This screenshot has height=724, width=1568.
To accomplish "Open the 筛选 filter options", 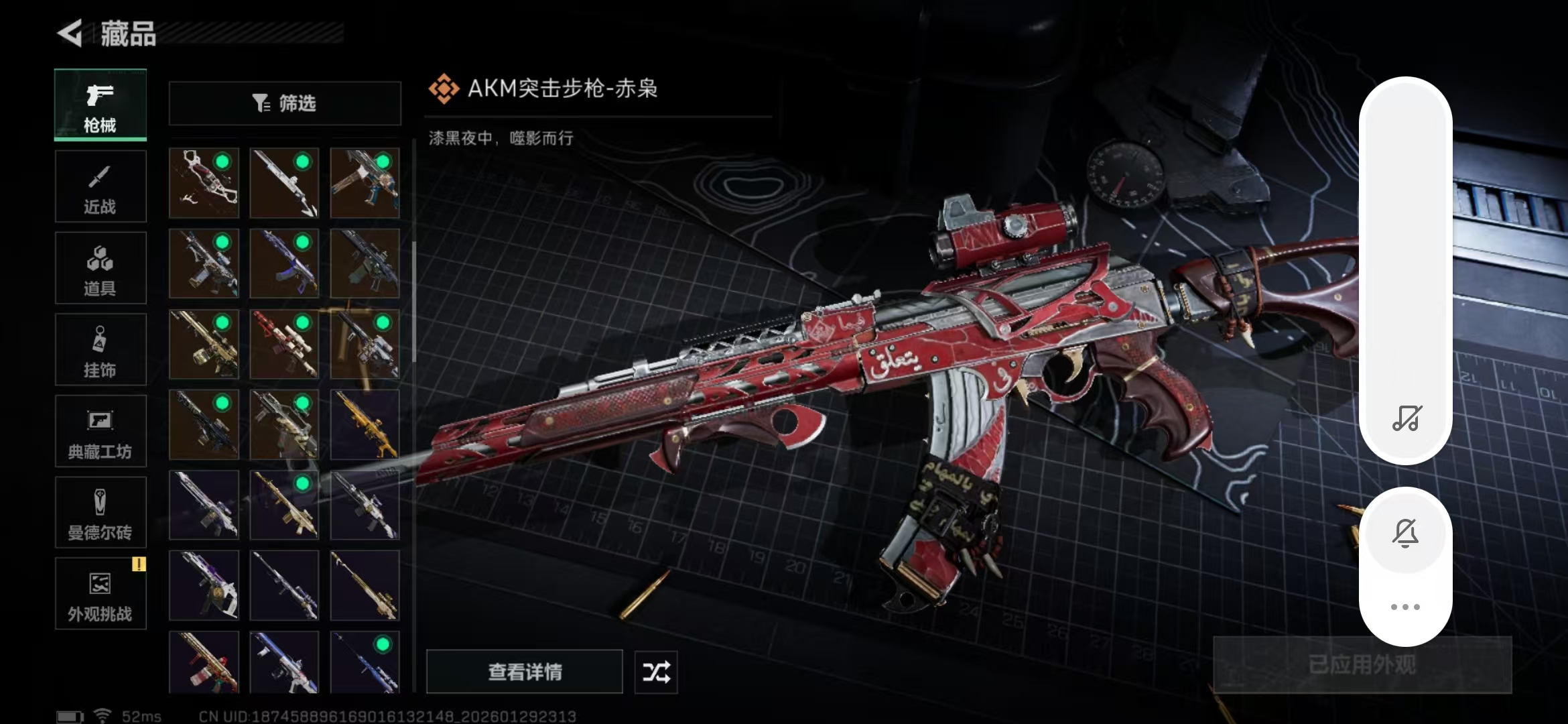I will tap(284, 103).
